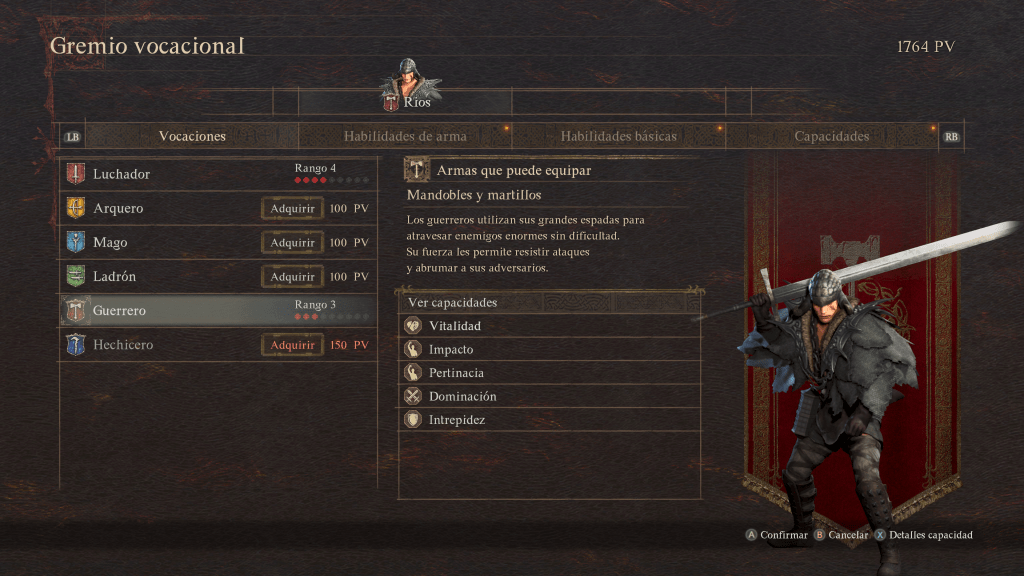Acquire the Mago vocation for 100 PV

point(292,242)
